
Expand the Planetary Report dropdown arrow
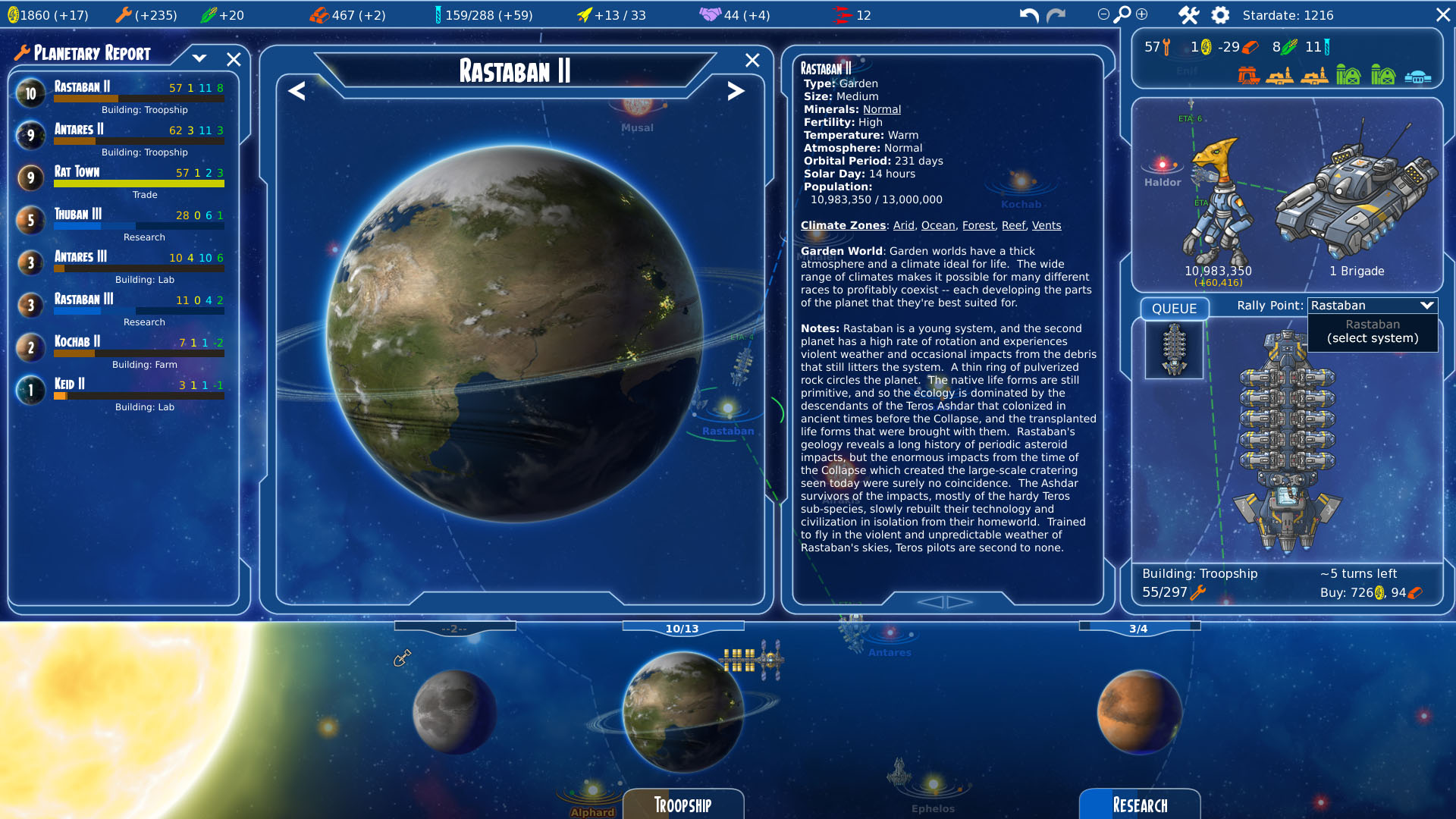coord(199,58)
